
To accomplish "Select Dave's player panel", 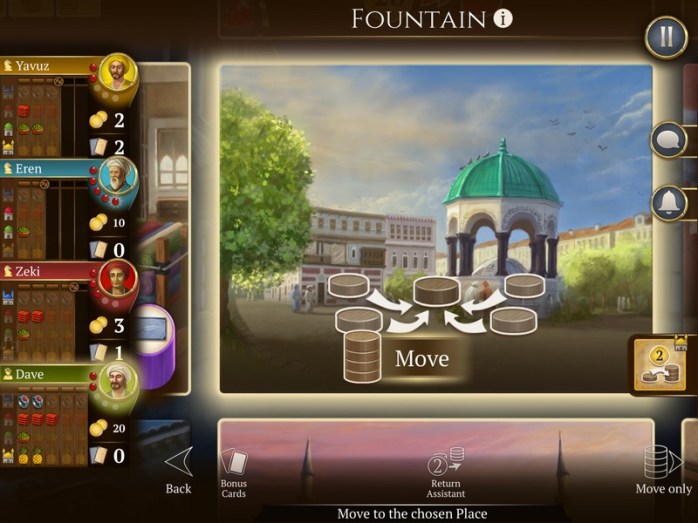I will point(60,414).
